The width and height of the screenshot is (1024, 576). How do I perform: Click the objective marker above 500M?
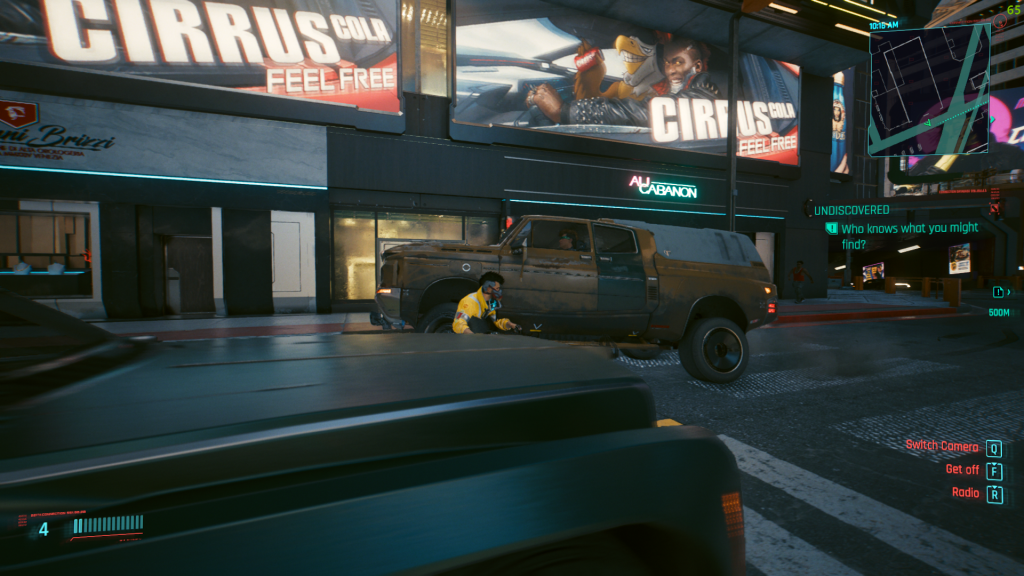click(x=999, y=292)
